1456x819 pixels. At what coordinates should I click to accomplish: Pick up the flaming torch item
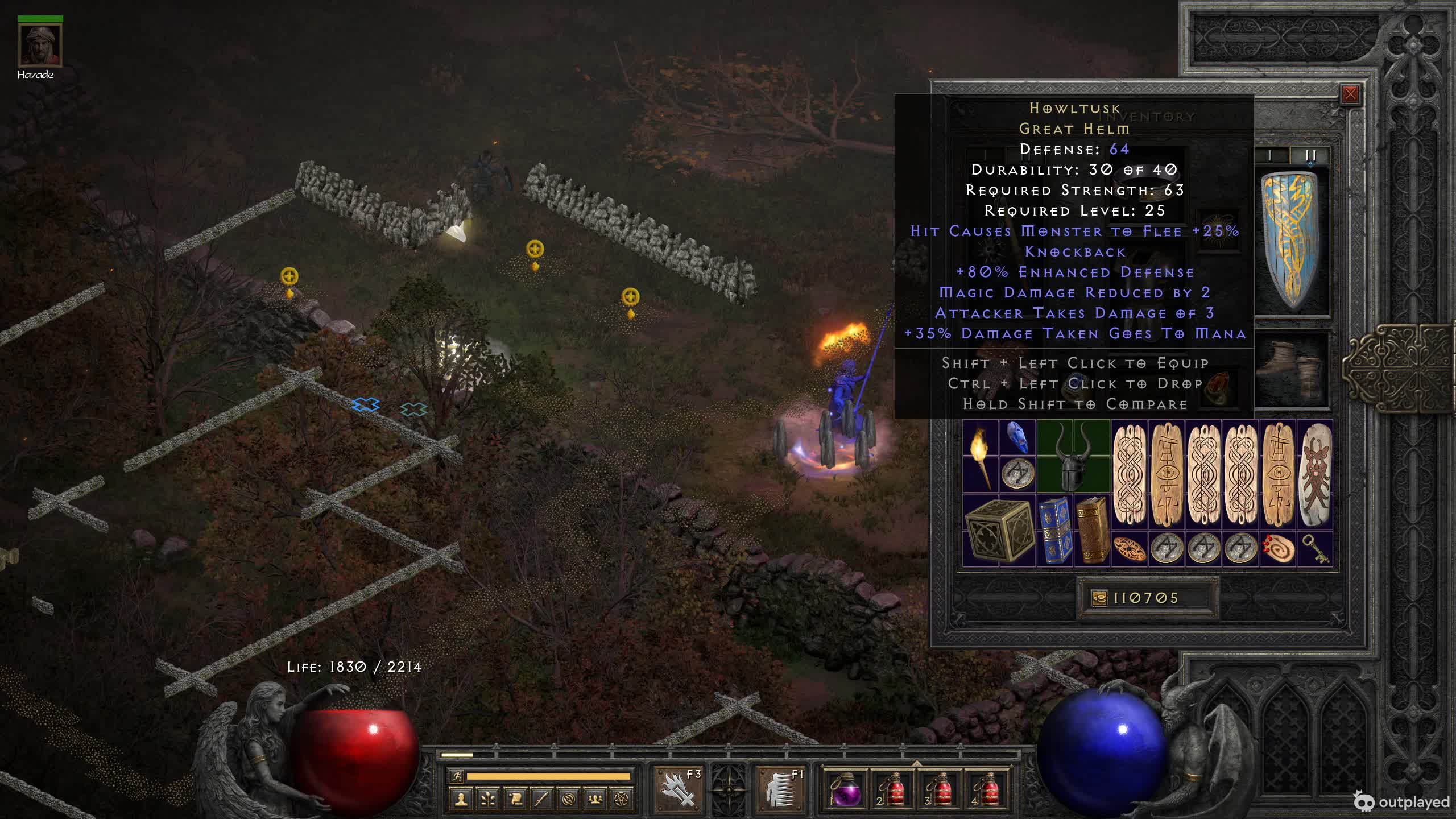(x=981, y=457)
